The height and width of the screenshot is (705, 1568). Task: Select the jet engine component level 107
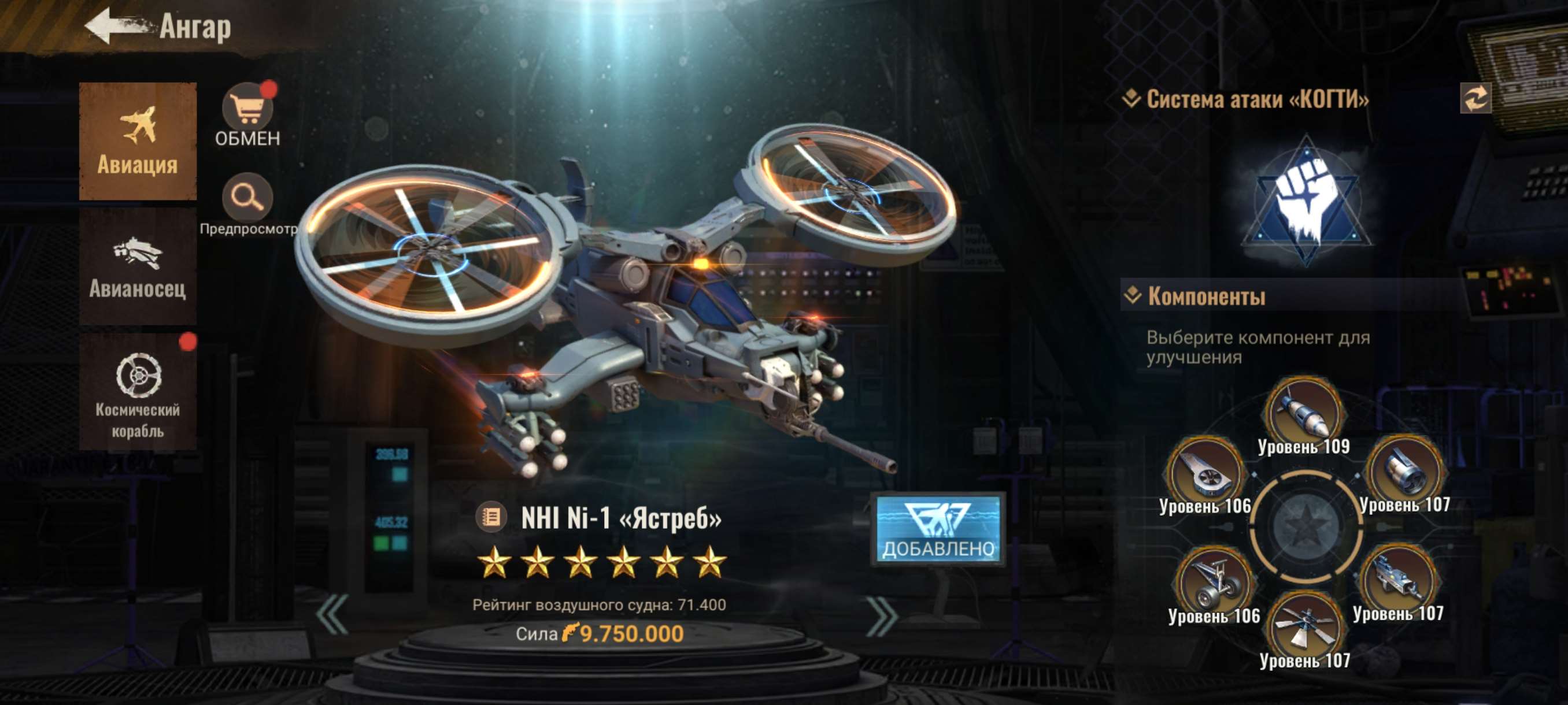[x=1404, y=472]
